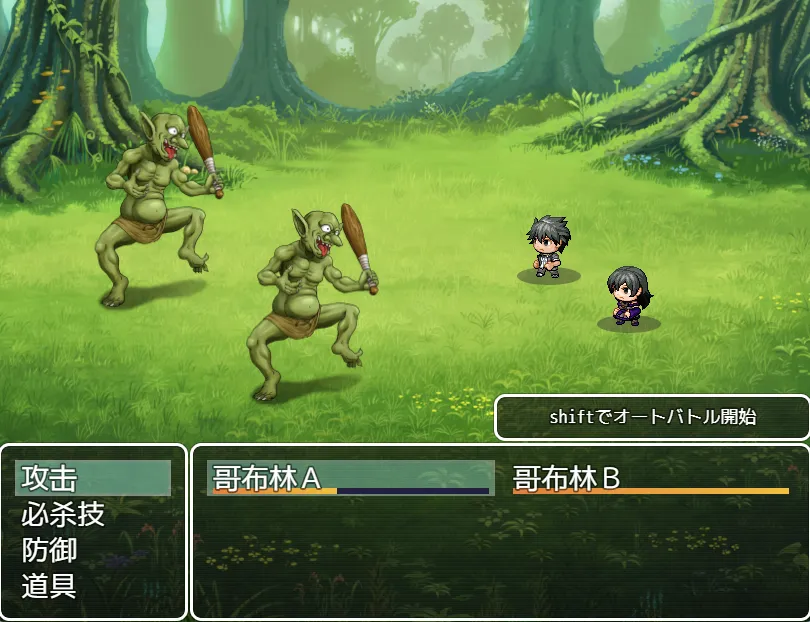The image size is (810, 622).
Task: Select the 攻击 attack command
Action: click(x=92, y=478)
